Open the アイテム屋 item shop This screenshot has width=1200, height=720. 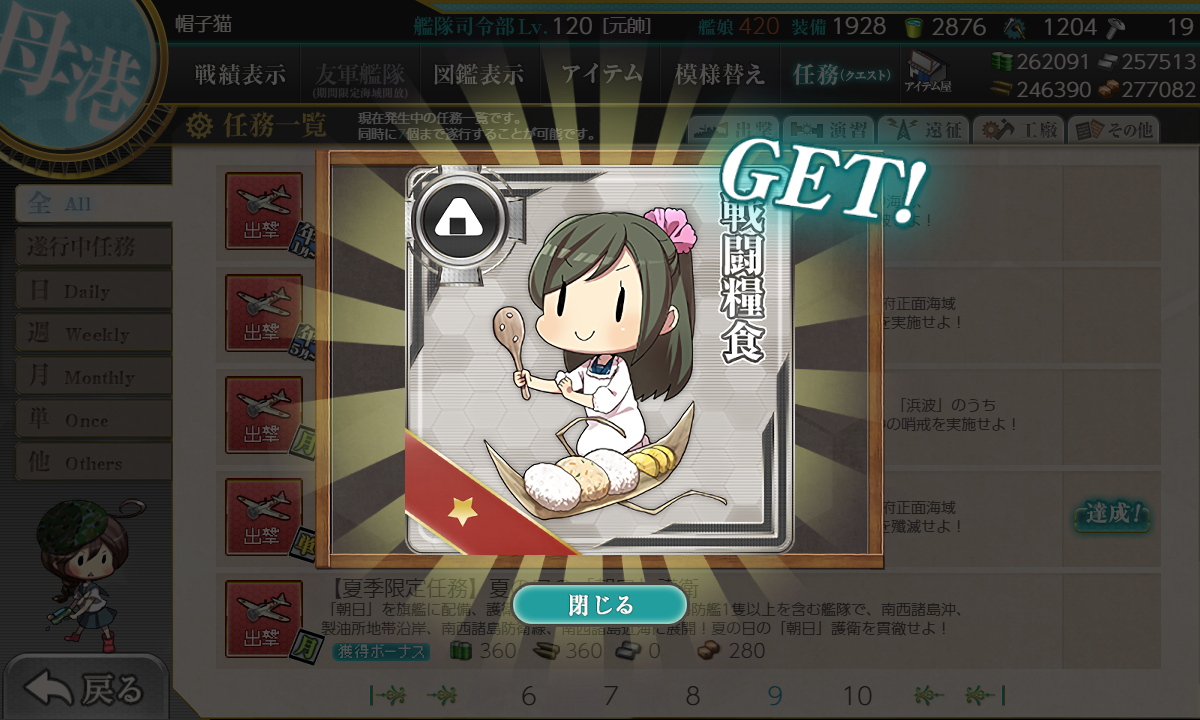928,72
